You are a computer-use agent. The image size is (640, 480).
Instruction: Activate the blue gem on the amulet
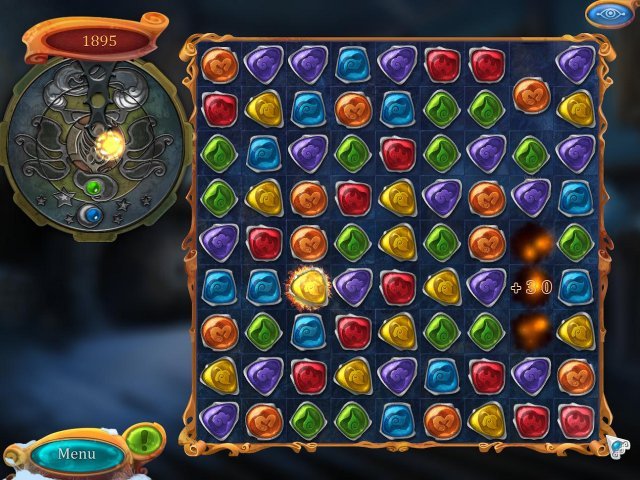click(x=94, y=214)
